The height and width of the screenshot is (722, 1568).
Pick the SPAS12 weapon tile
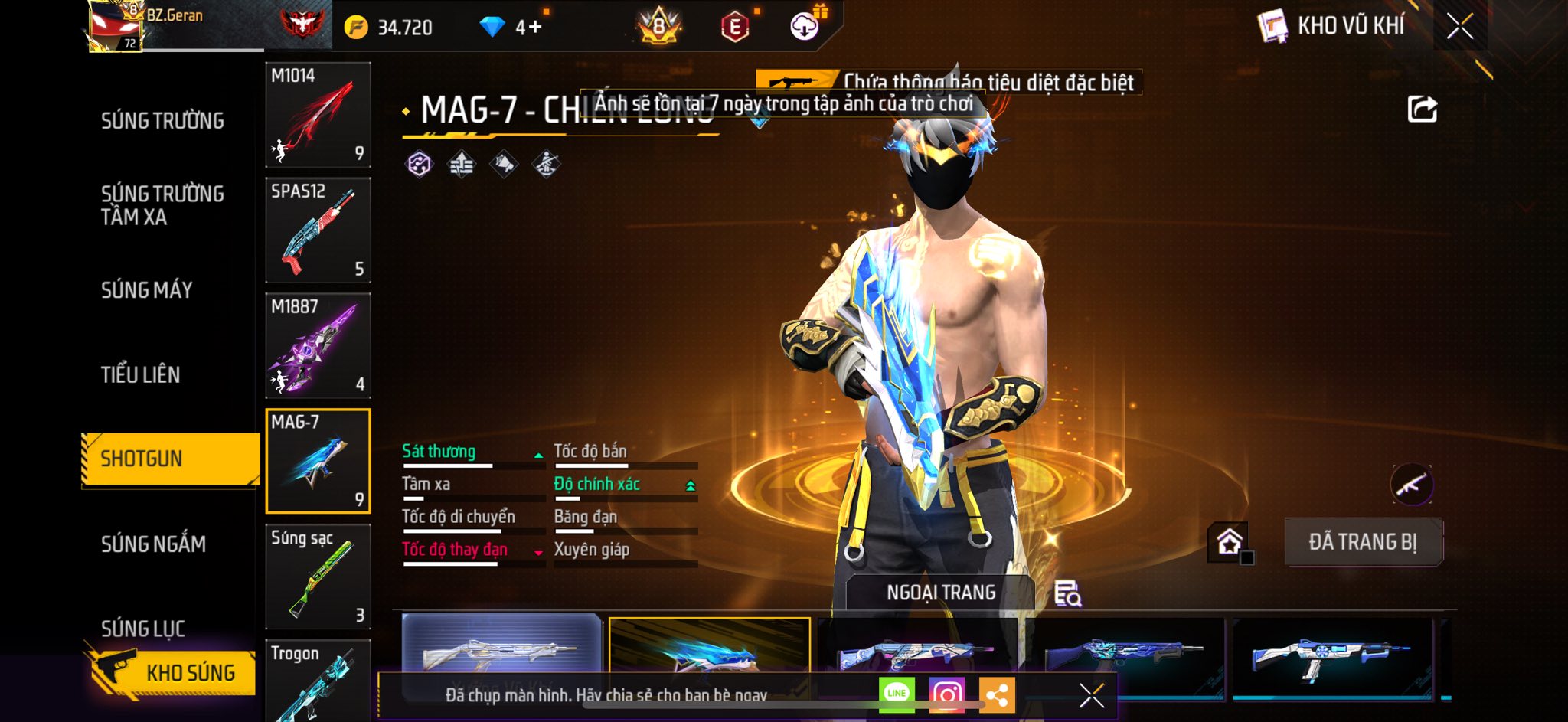tap(318, 230)
